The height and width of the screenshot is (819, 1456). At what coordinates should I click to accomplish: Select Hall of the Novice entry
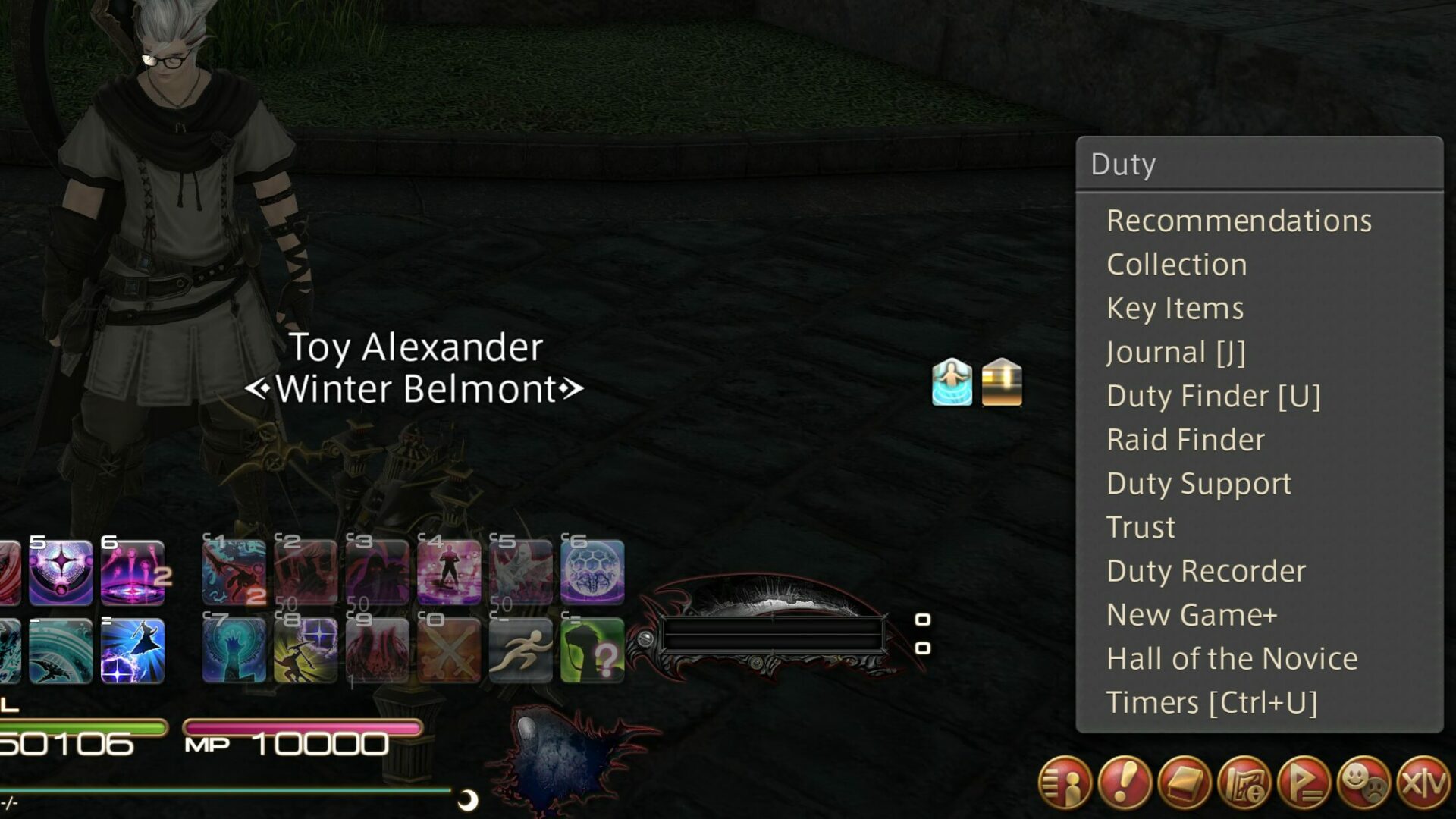1231,657
